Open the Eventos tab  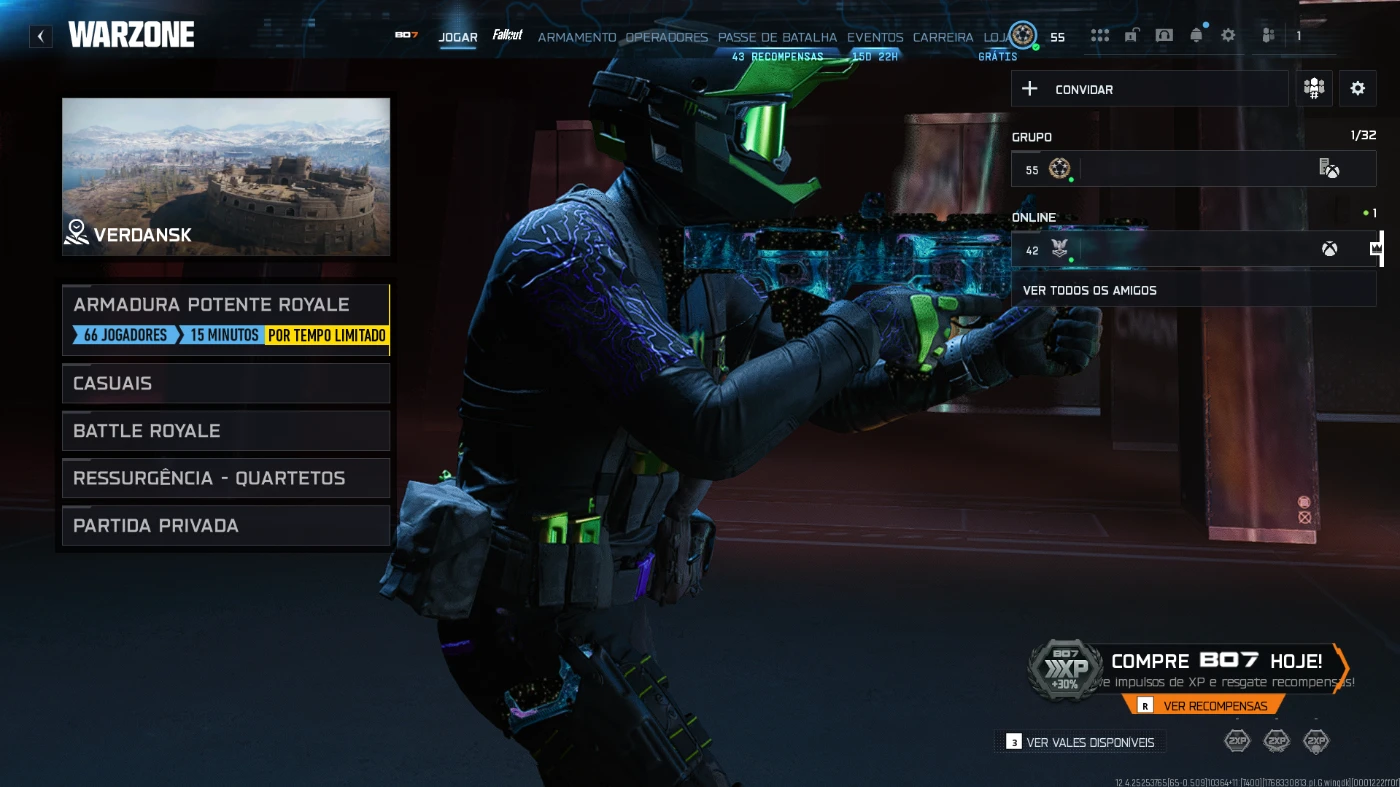875,37
